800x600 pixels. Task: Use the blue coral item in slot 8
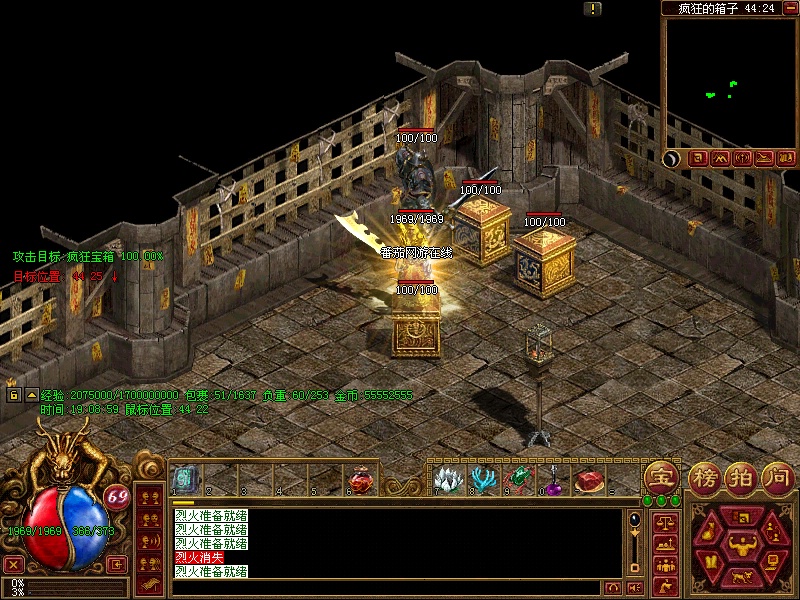pos(483,480)
